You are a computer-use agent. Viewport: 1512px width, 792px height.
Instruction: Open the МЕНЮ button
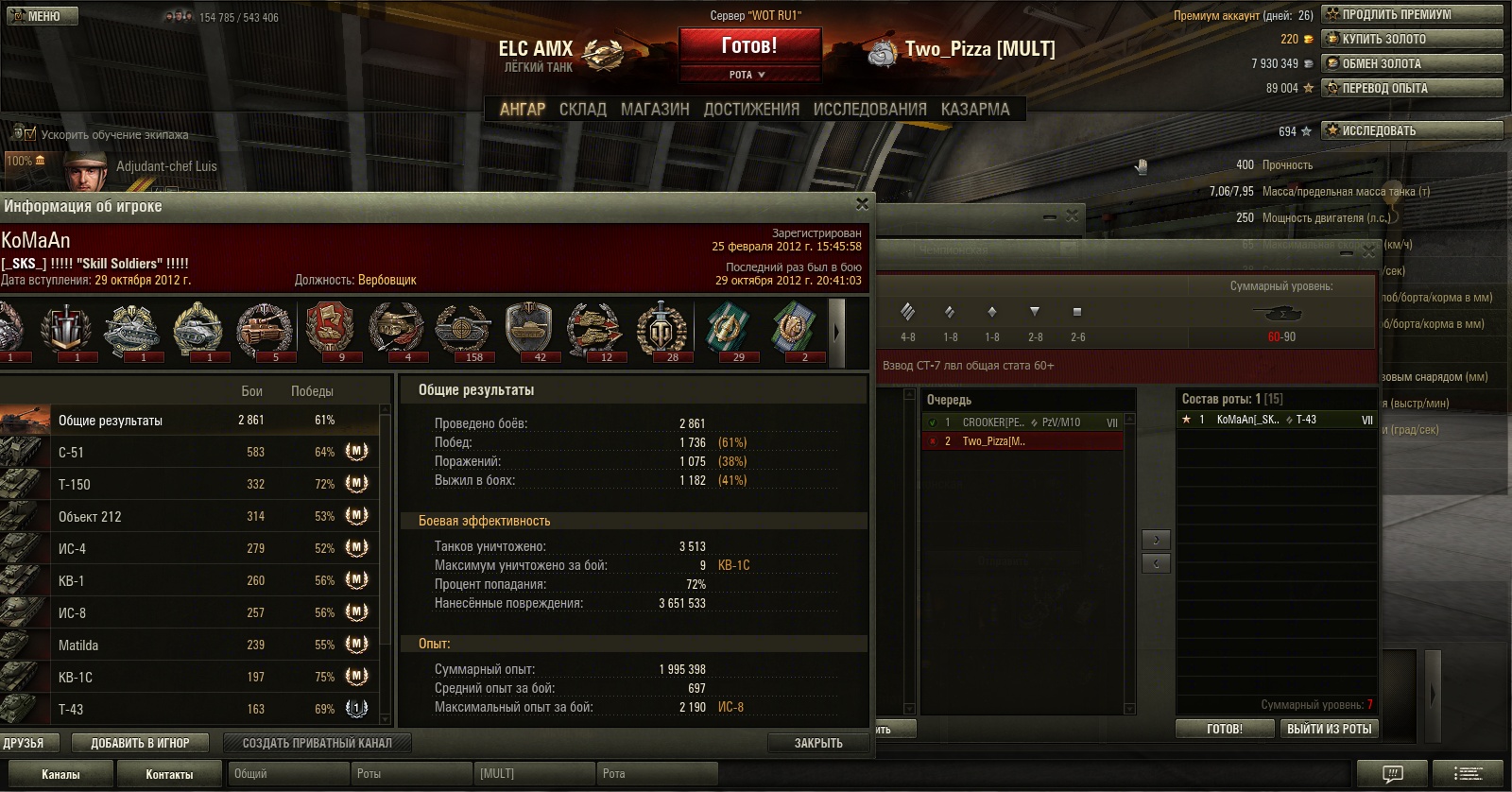[x=43, y=16]
